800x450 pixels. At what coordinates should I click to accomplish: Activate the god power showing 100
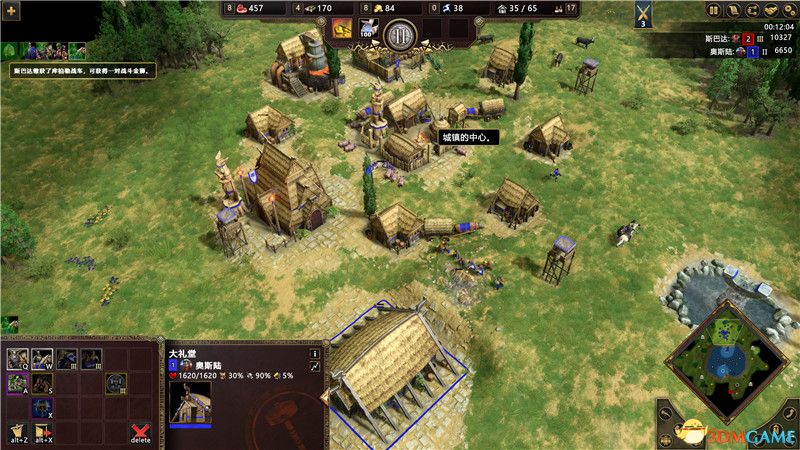(x=367, y=30)
